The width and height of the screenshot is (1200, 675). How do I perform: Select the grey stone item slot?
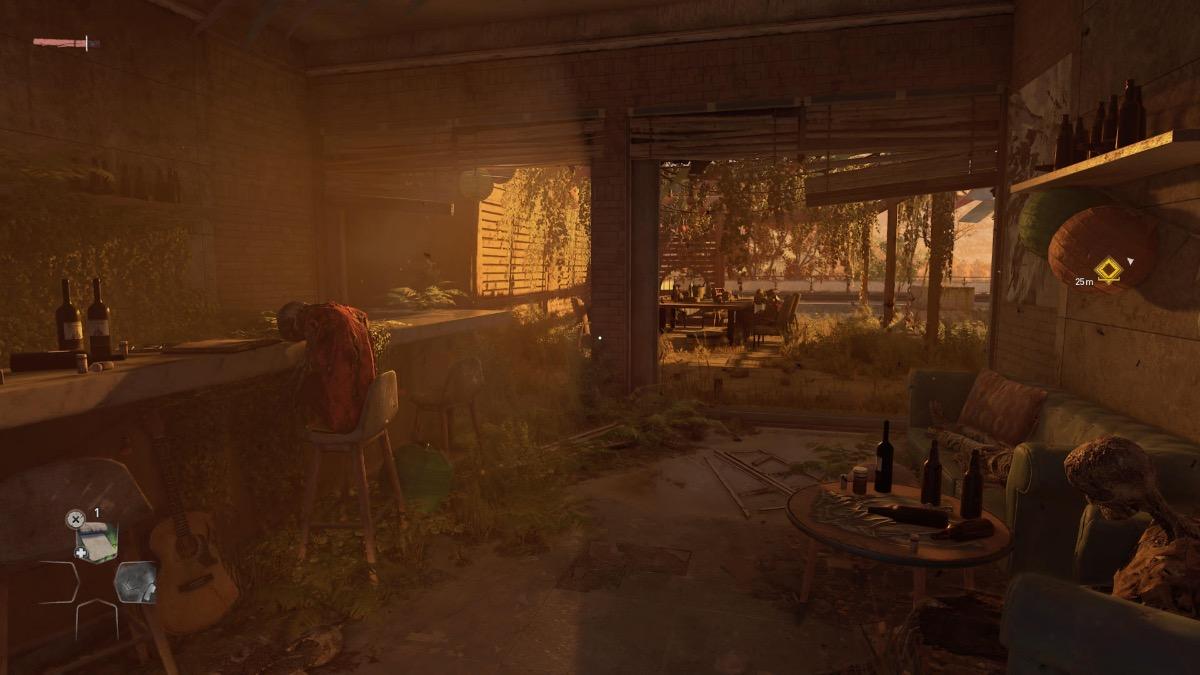134,582
